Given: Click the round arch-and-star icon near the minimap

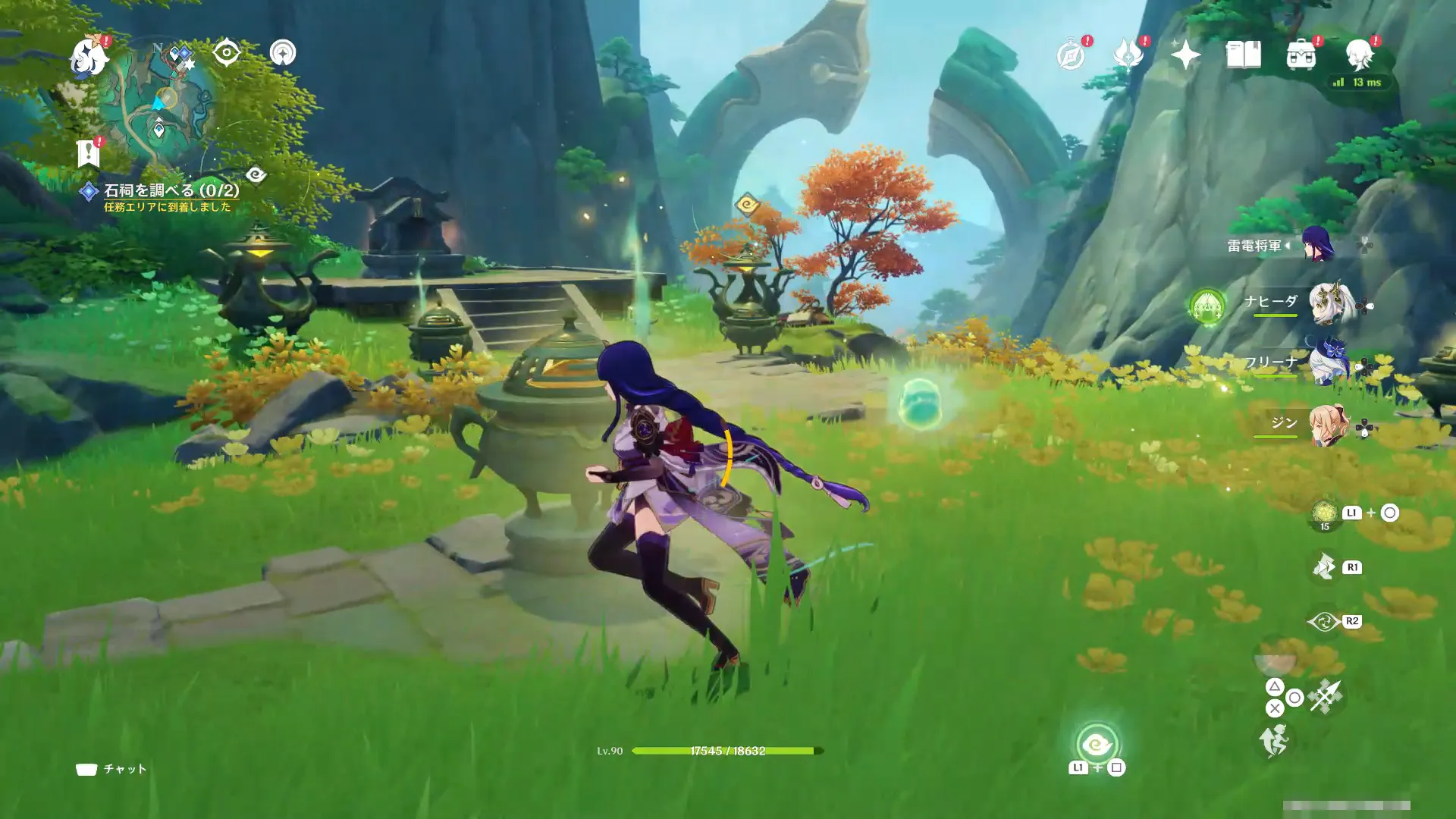Looking at the screenshot, I should [283, 53].
